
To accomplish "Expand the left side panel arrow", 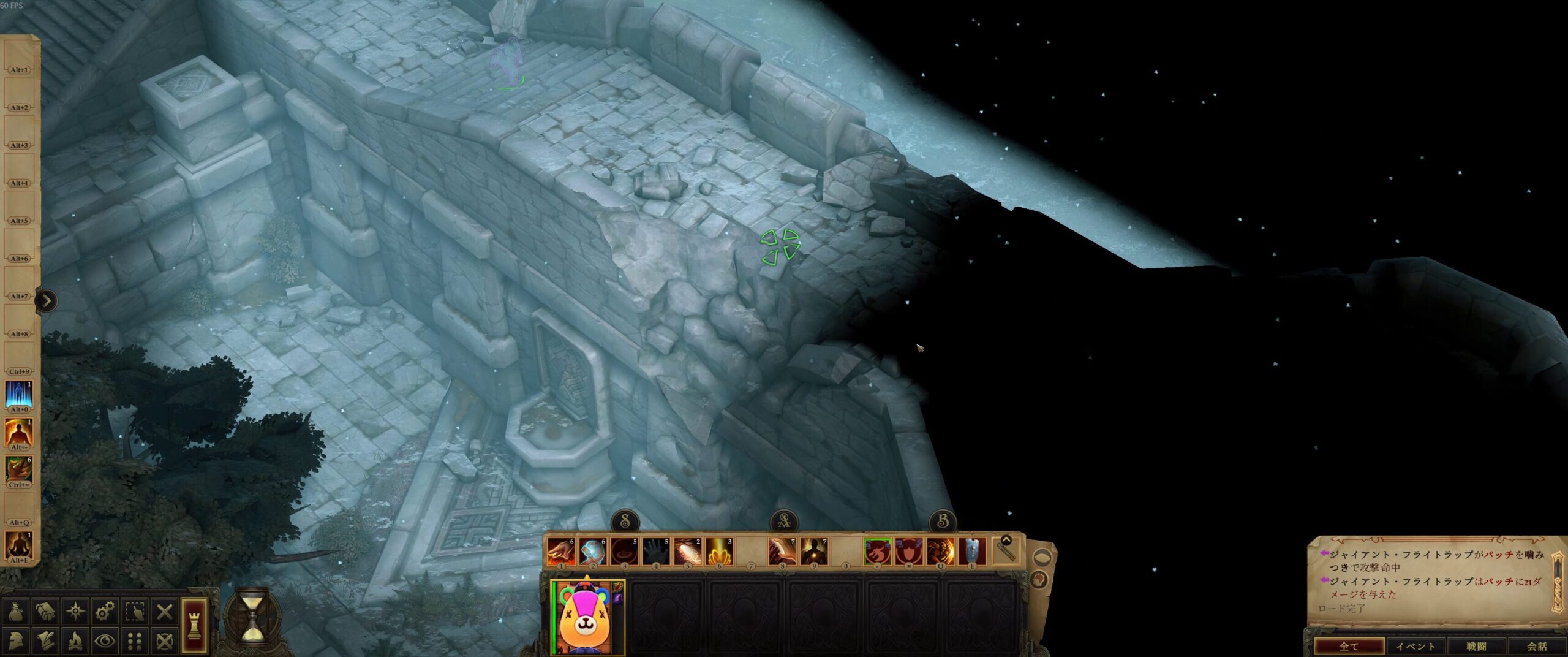I will point(47,301).
